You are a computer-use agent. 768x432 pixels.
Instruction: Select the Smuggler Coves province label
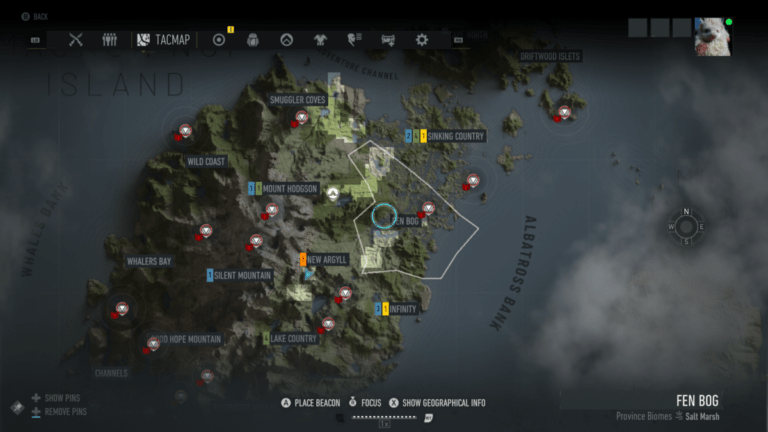pyautogui.click(x=297, y=100)
